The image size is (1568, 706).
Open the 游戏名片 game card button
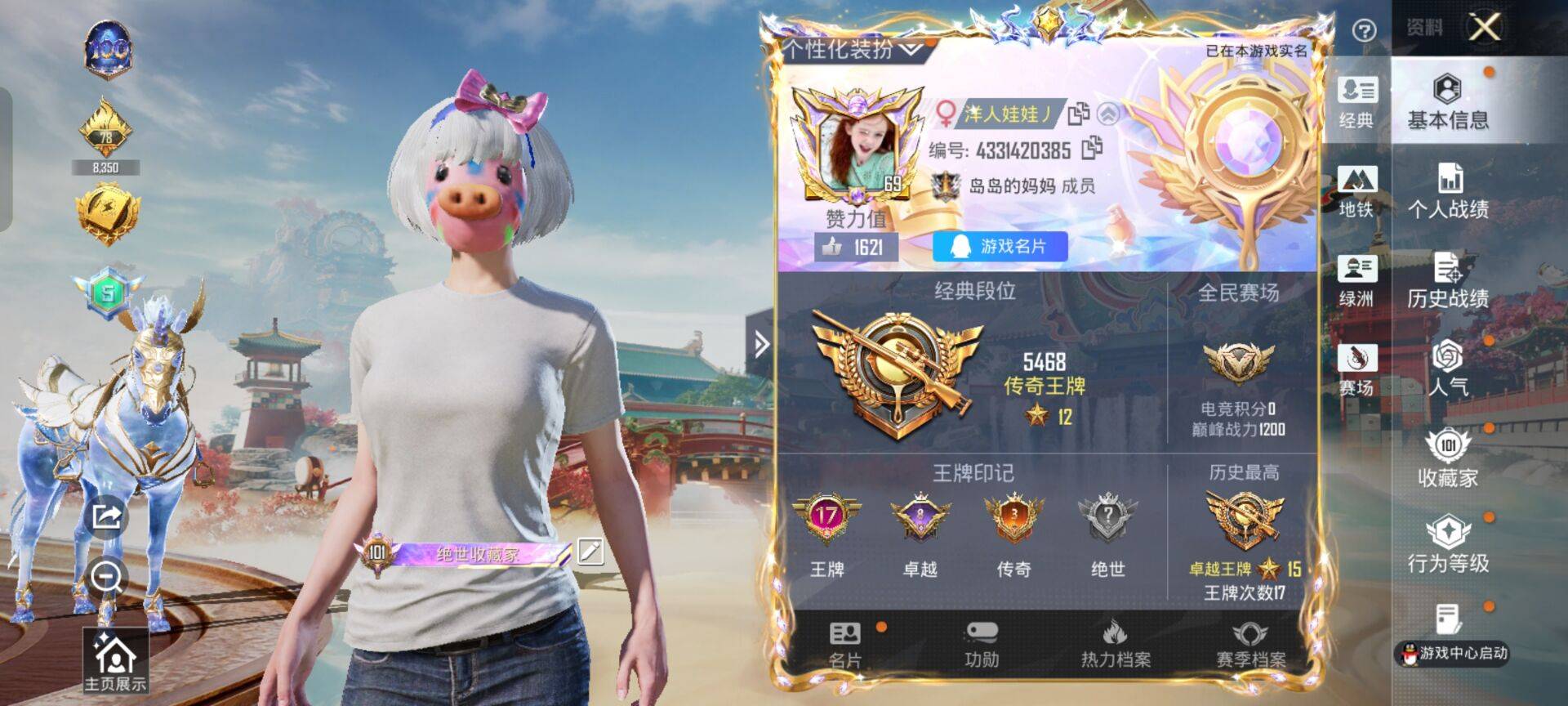click(x=1000, y=246)
